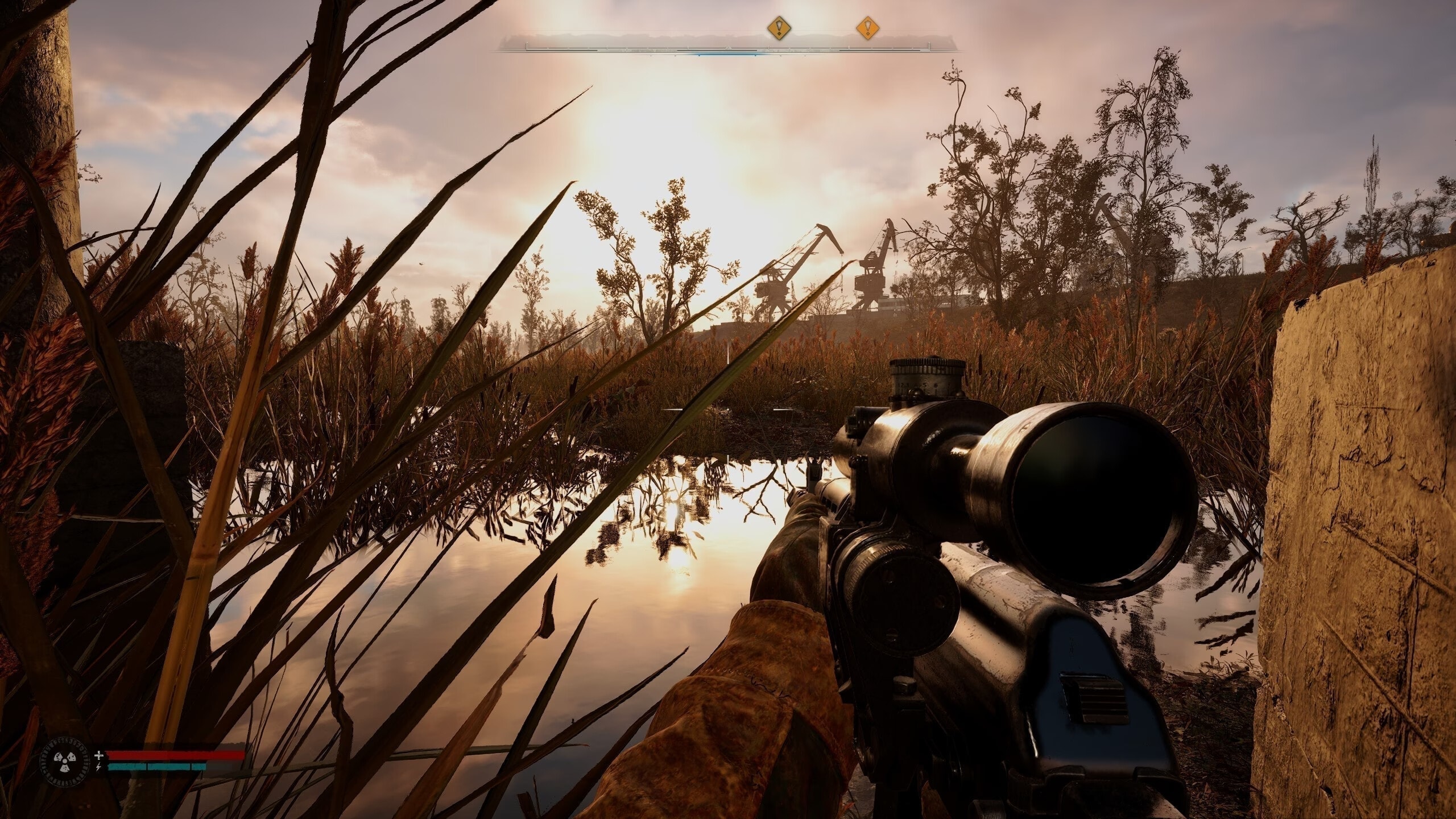Select the brighter orange quest marker on compass
Screen dimensions: 1456x819
click(x=867, y=27)
